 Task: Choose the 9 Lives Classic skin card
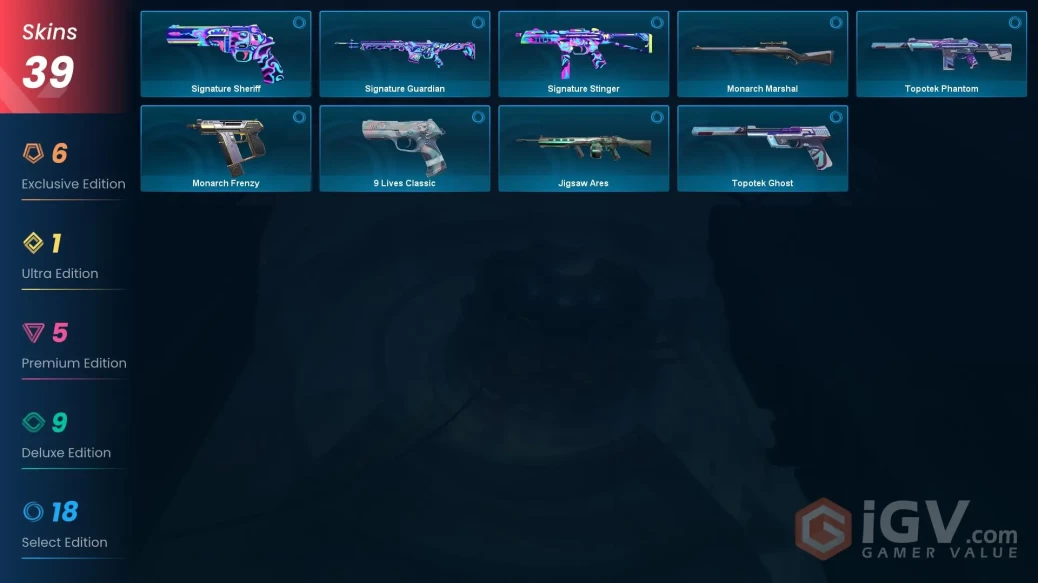pos(405,148)
